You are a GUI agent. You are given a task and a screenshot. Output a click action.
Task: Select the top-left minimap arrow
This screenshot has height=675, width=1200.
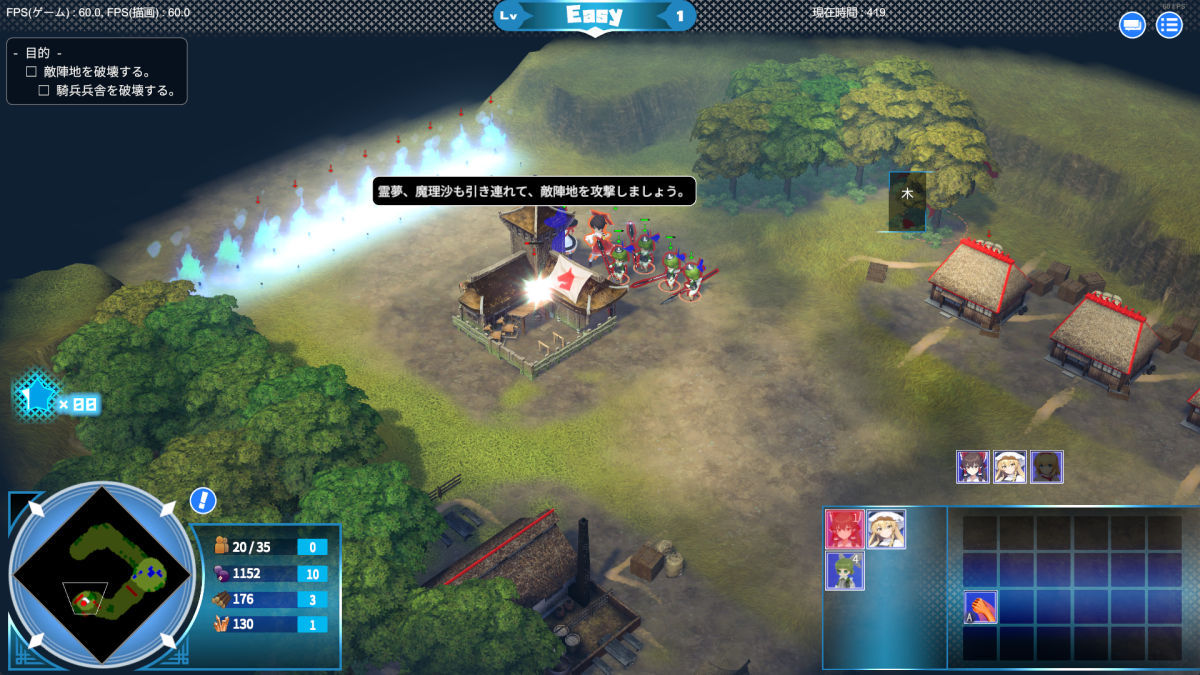tap(37, 509)
